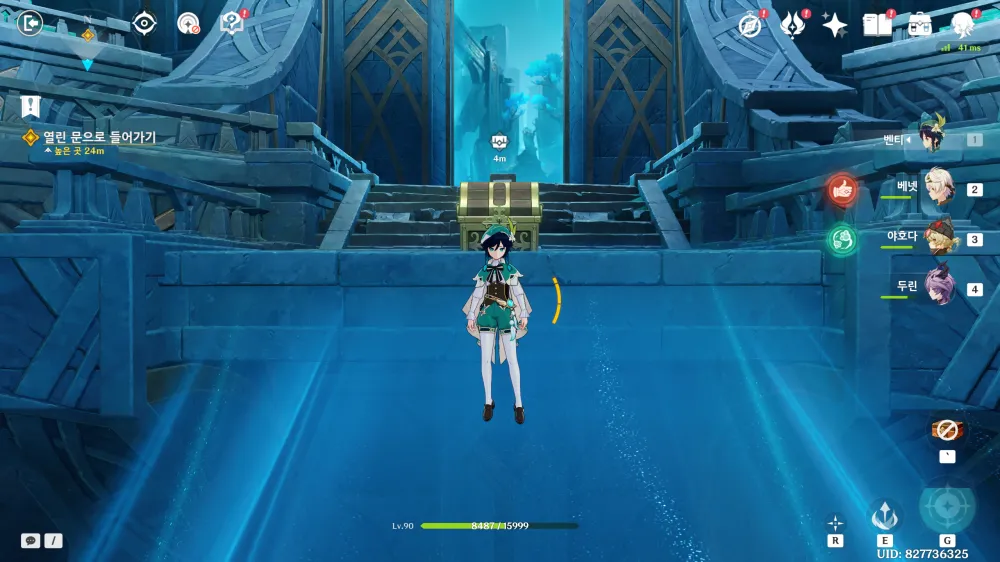
Task: Open the backpack inventory icon
Action: [920, 24]
